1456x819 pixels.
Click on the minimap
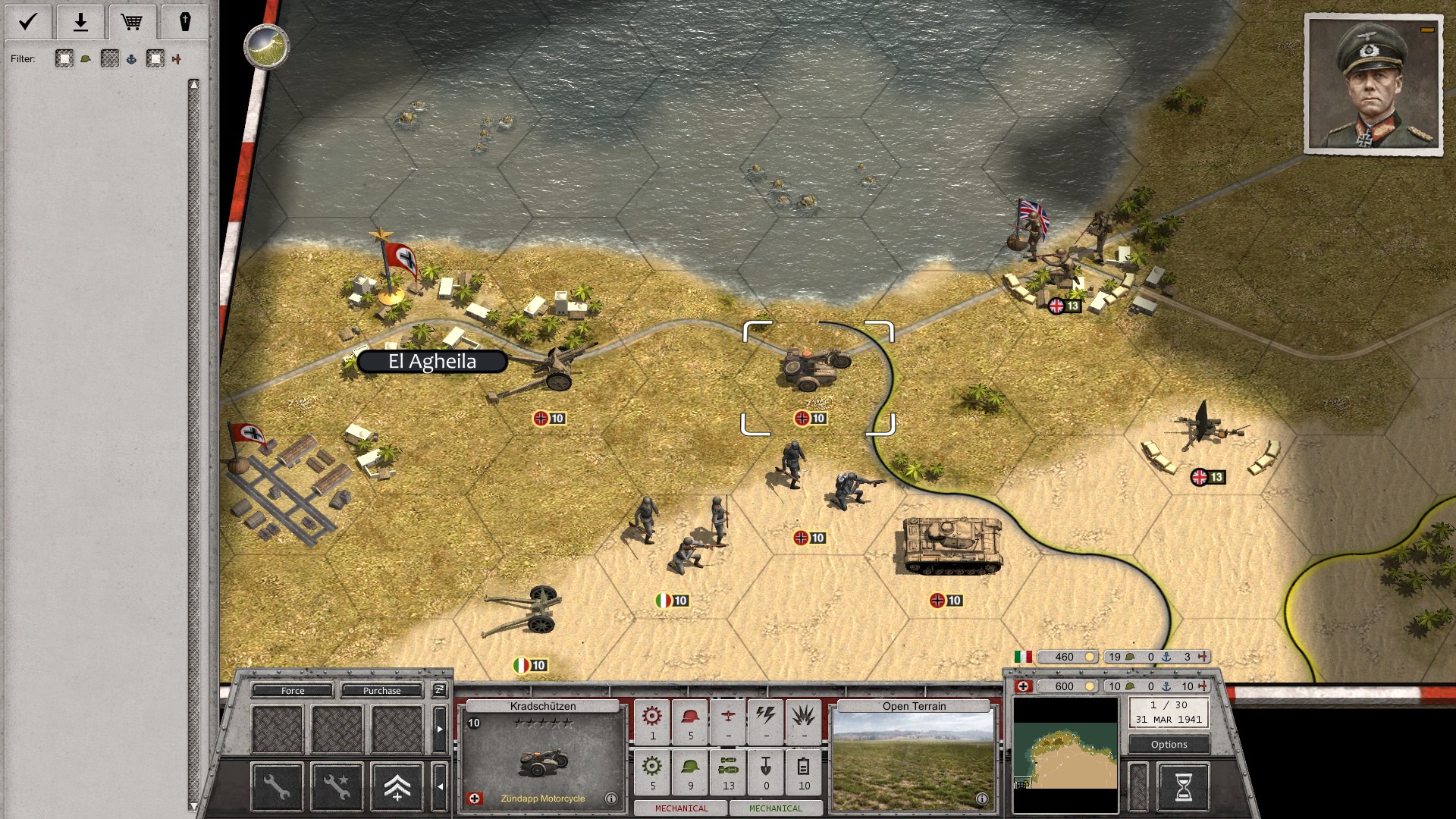click(x=1065, y=755)
